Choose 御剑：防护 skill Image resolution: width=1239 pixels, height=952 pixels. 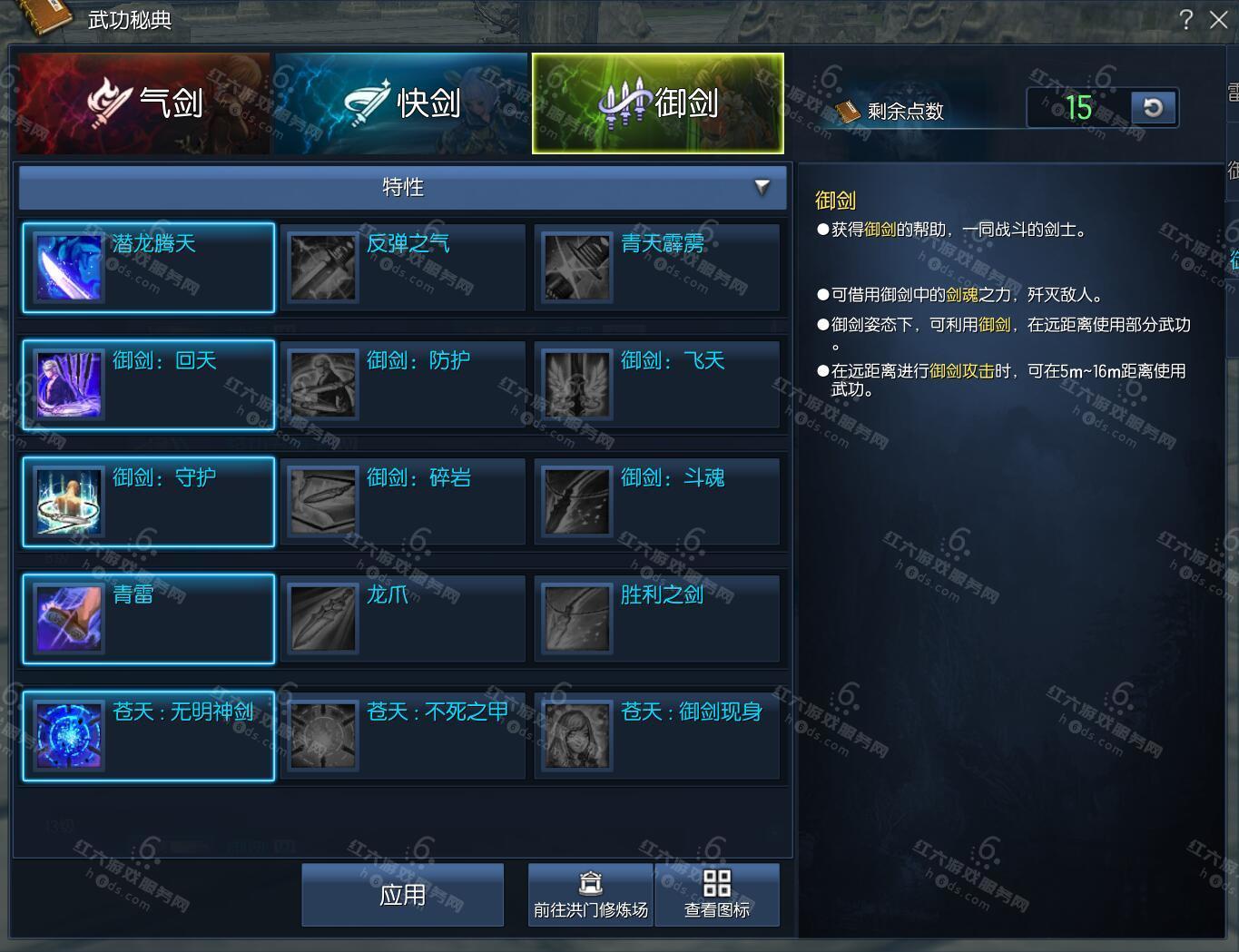(403, 385)
